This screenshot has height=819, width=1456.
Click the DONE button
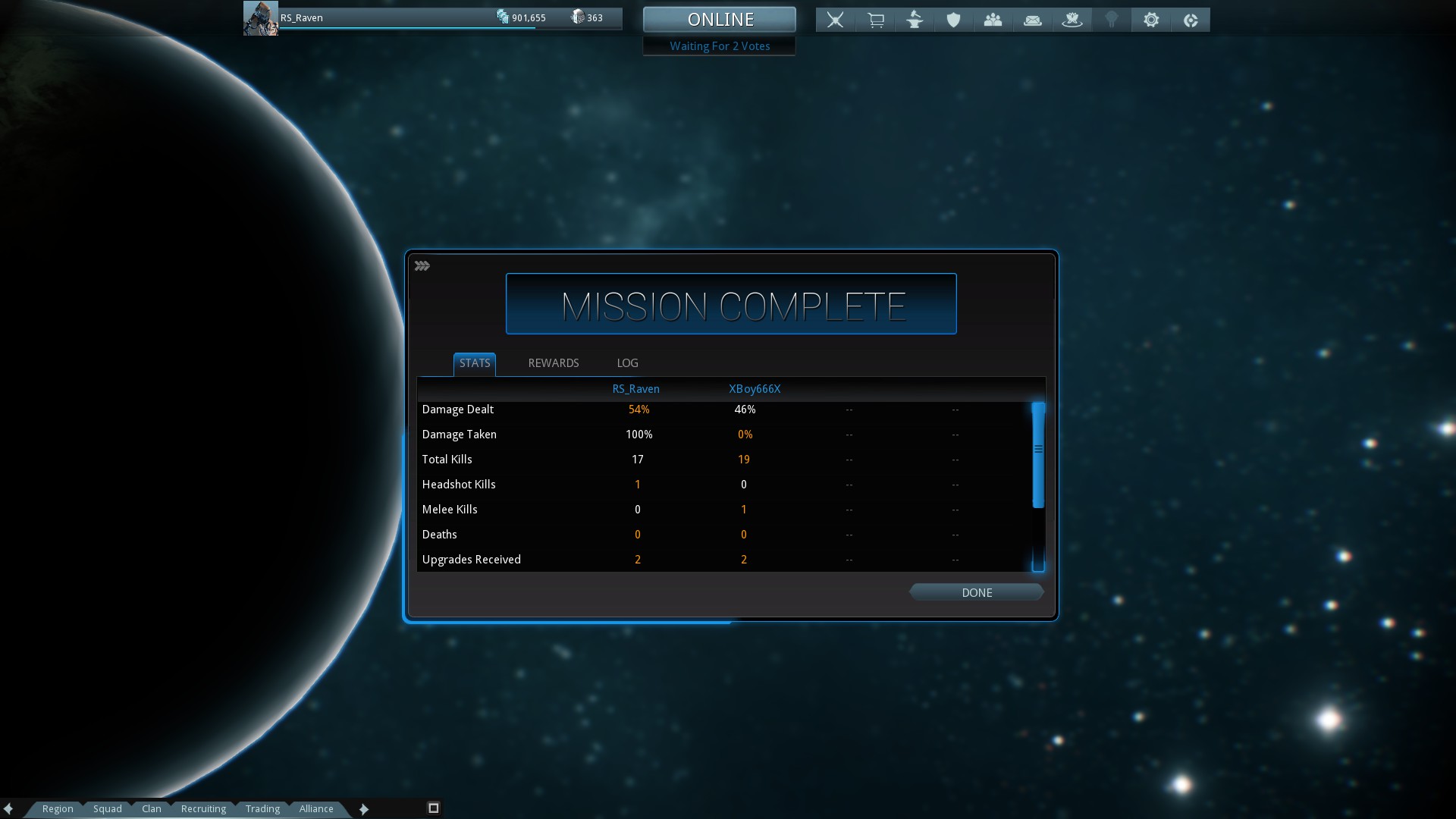click(976, 592)
